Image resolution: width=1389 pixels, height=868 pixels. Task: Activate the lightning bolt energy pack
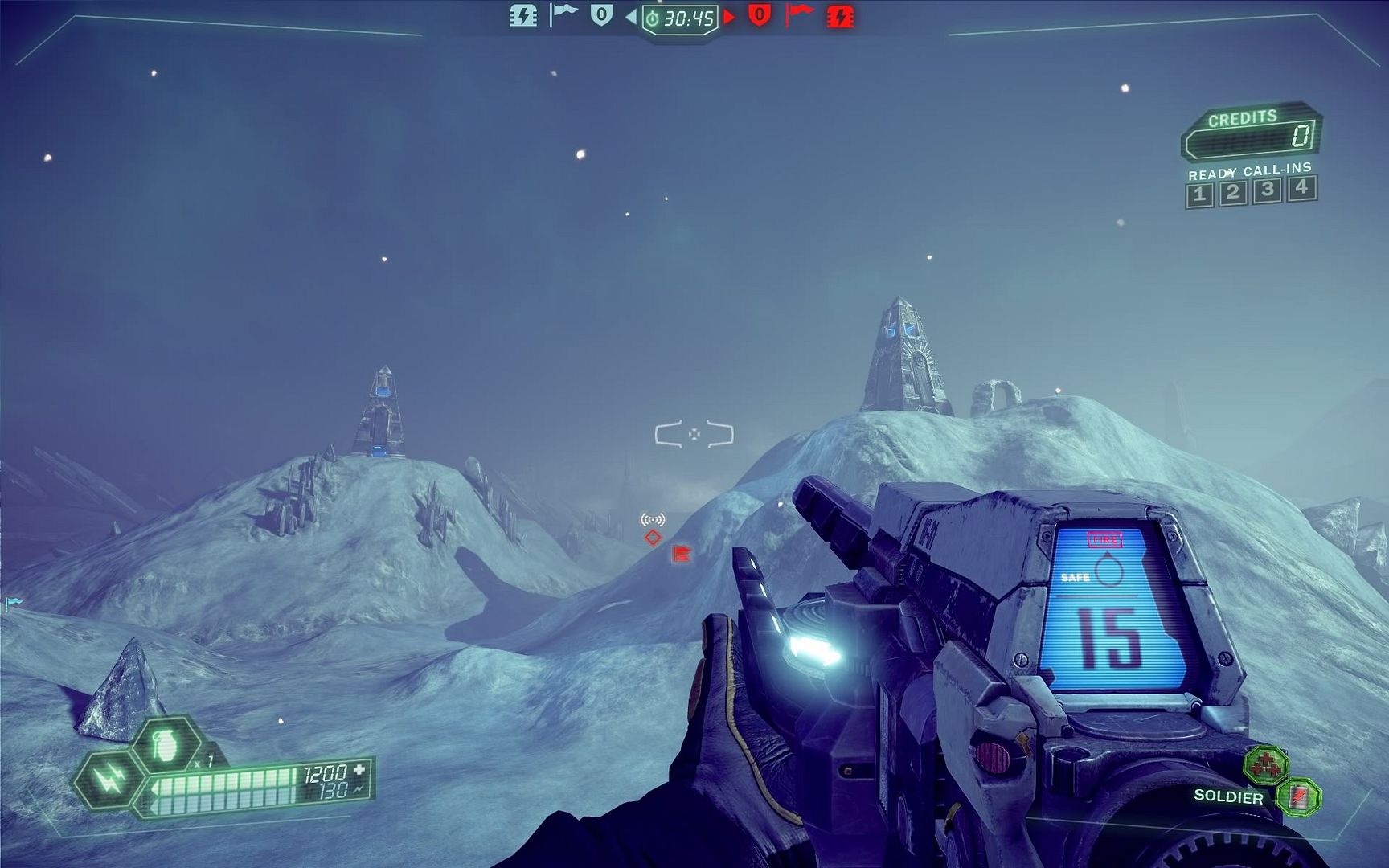coord(108,778)
